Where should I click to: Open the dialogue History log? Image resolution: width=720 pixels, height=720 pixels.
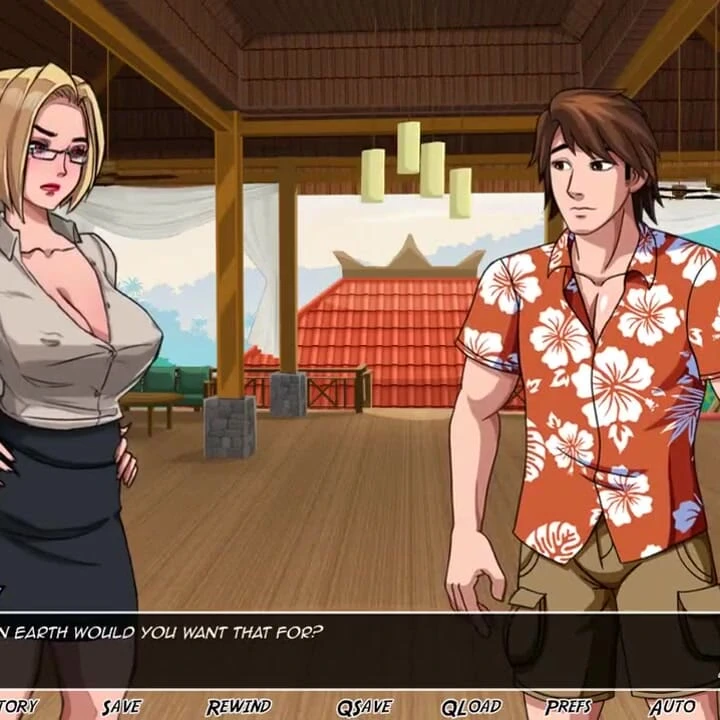(18, 706)
